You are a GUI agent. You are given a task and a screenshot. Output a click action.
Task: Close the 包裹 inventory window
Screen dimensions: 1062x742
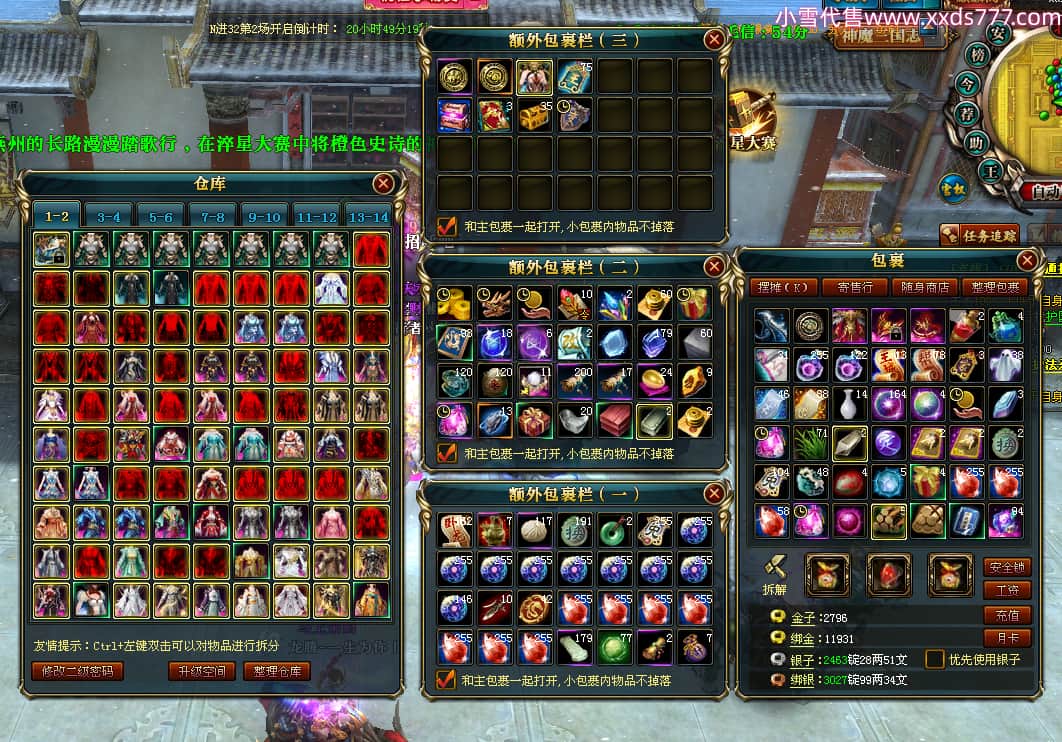[1027, 261]
